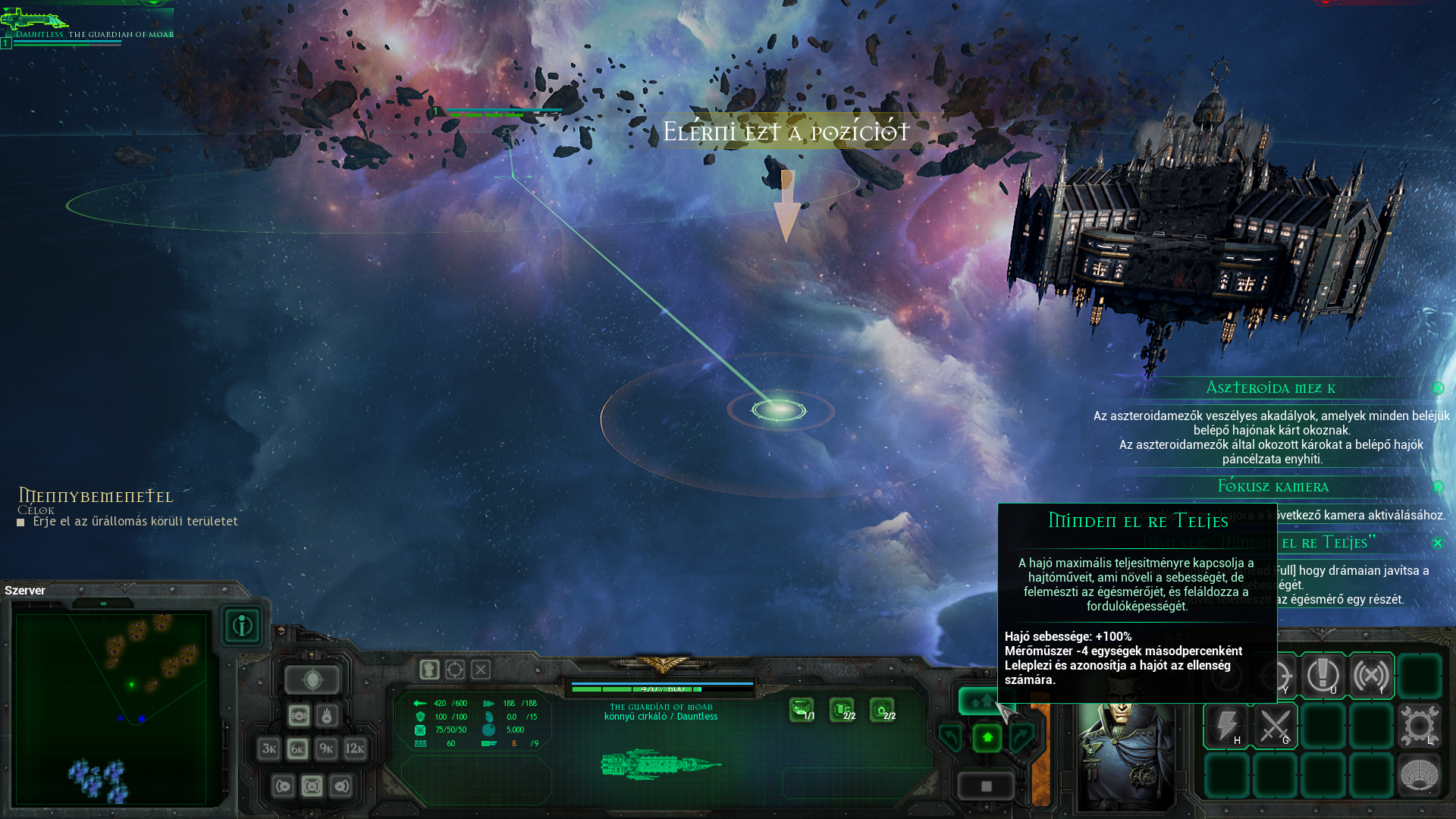Select the skull crosshair targeting button
1456x819 pixels.
click(312, 679)
